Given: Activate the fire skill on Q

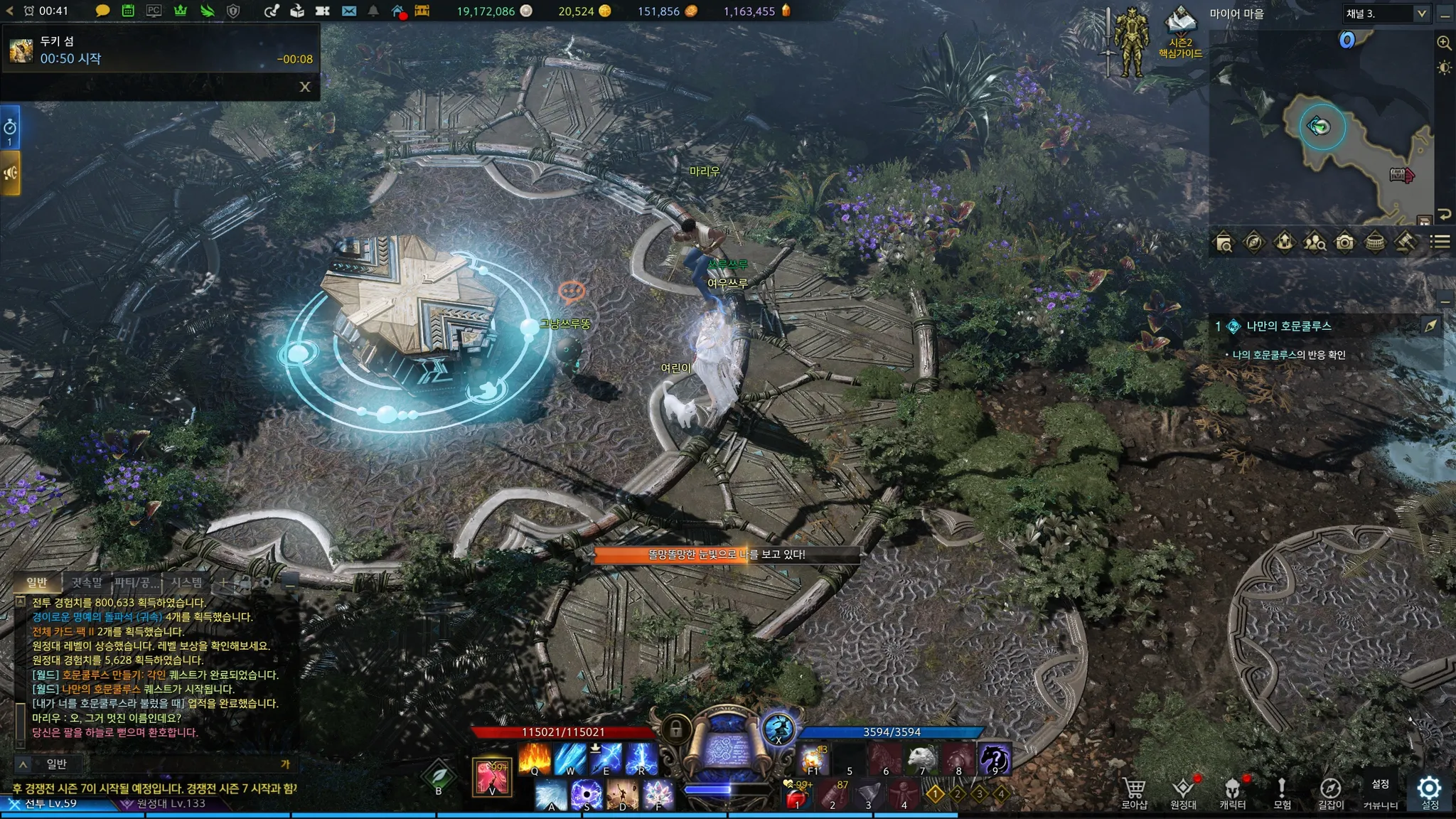Looking at the screenshot, I should [535, 759].
